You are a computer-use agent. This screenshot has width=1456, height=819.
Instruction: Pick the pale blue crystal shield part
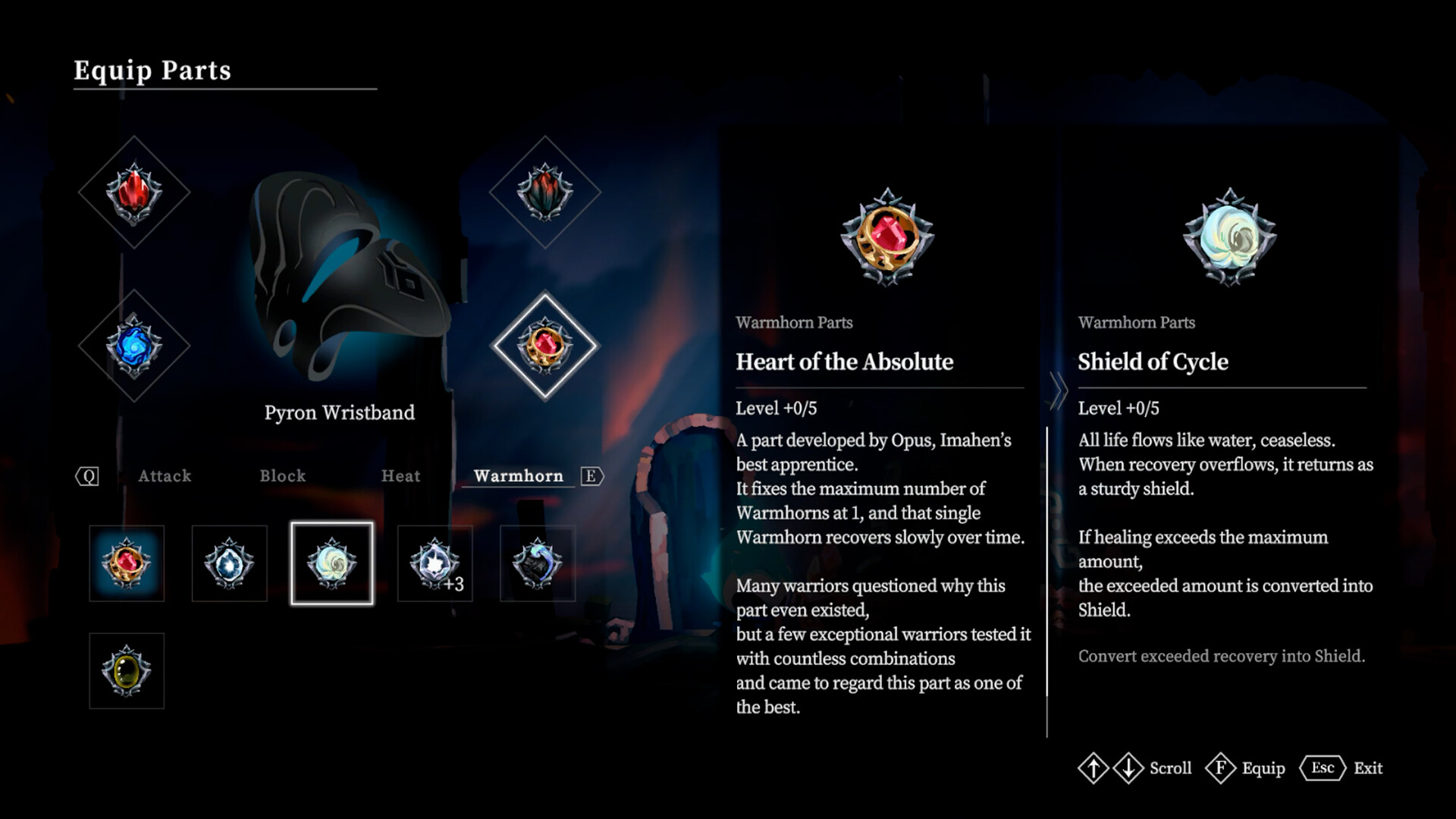coord(229,563)
